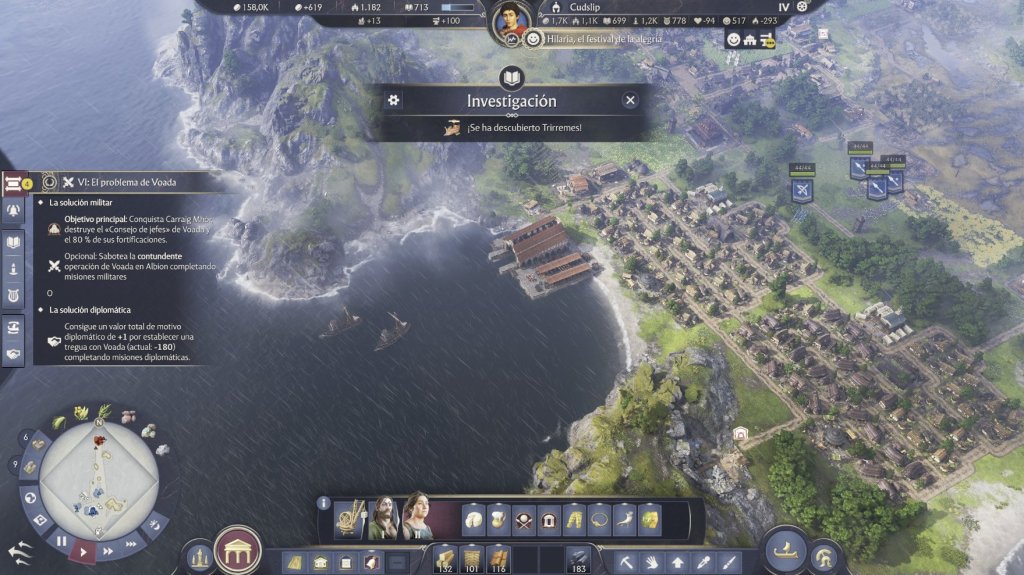The height and width of the screenshot is (575, 1024).
Task: Select the paintbrush tool
Action: (x=728, y=562)
